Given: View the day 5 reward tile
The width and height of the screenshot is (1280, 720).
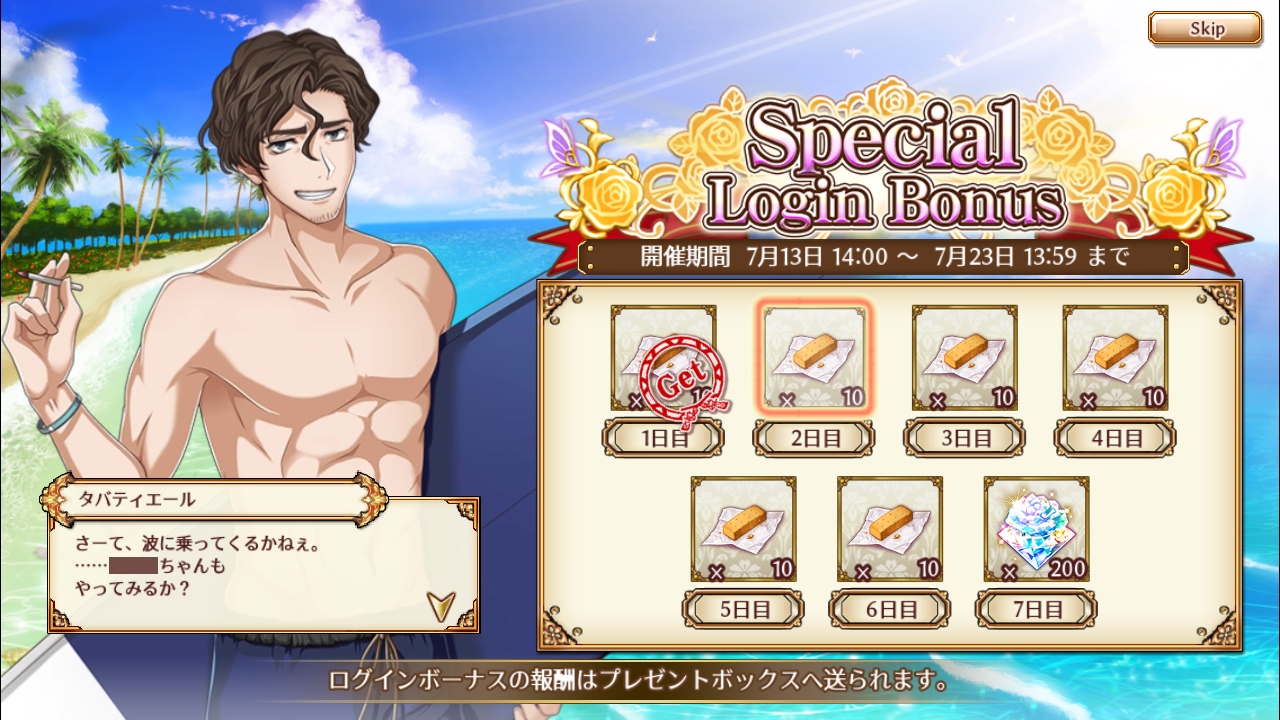Looking at the screenshot, I should (743, 530).
